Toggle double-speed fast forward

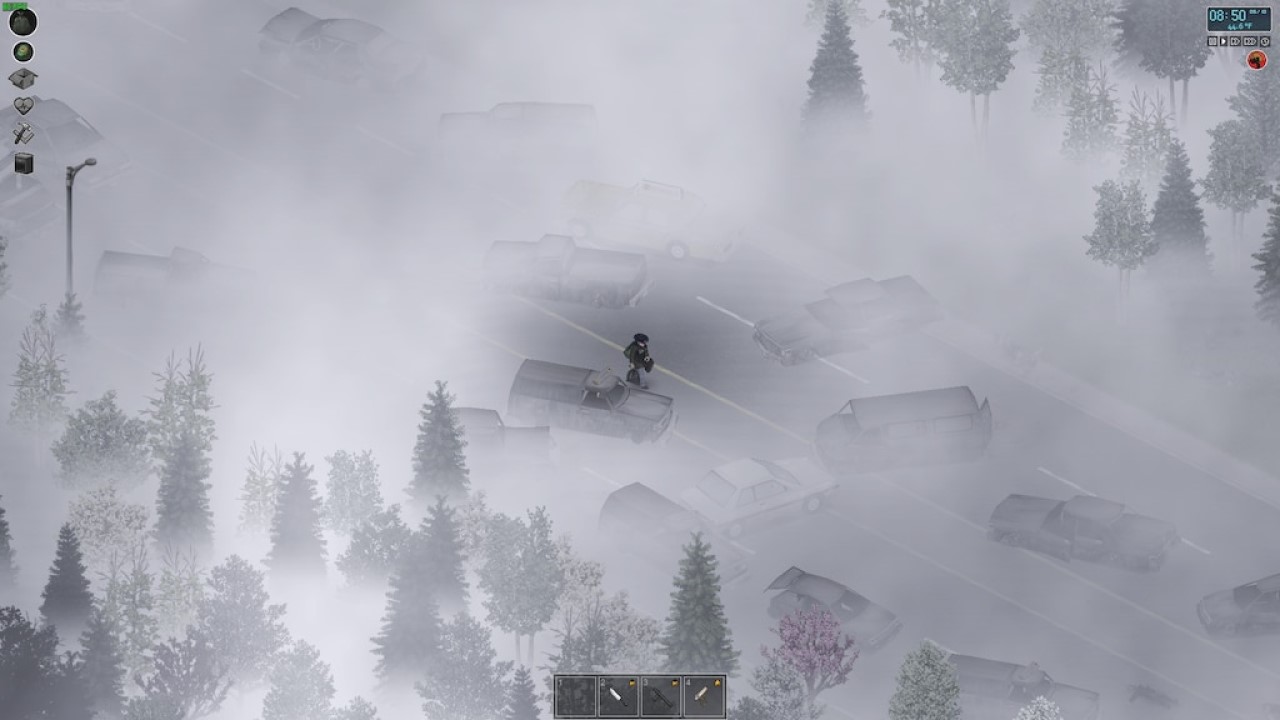[x=1235, y=41]
